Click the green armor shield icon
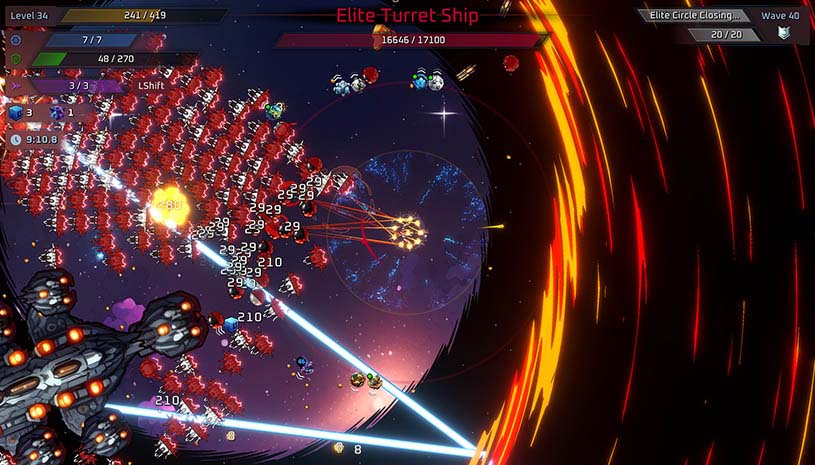This screenshot has width=815, height=465. tap(15, 59)
